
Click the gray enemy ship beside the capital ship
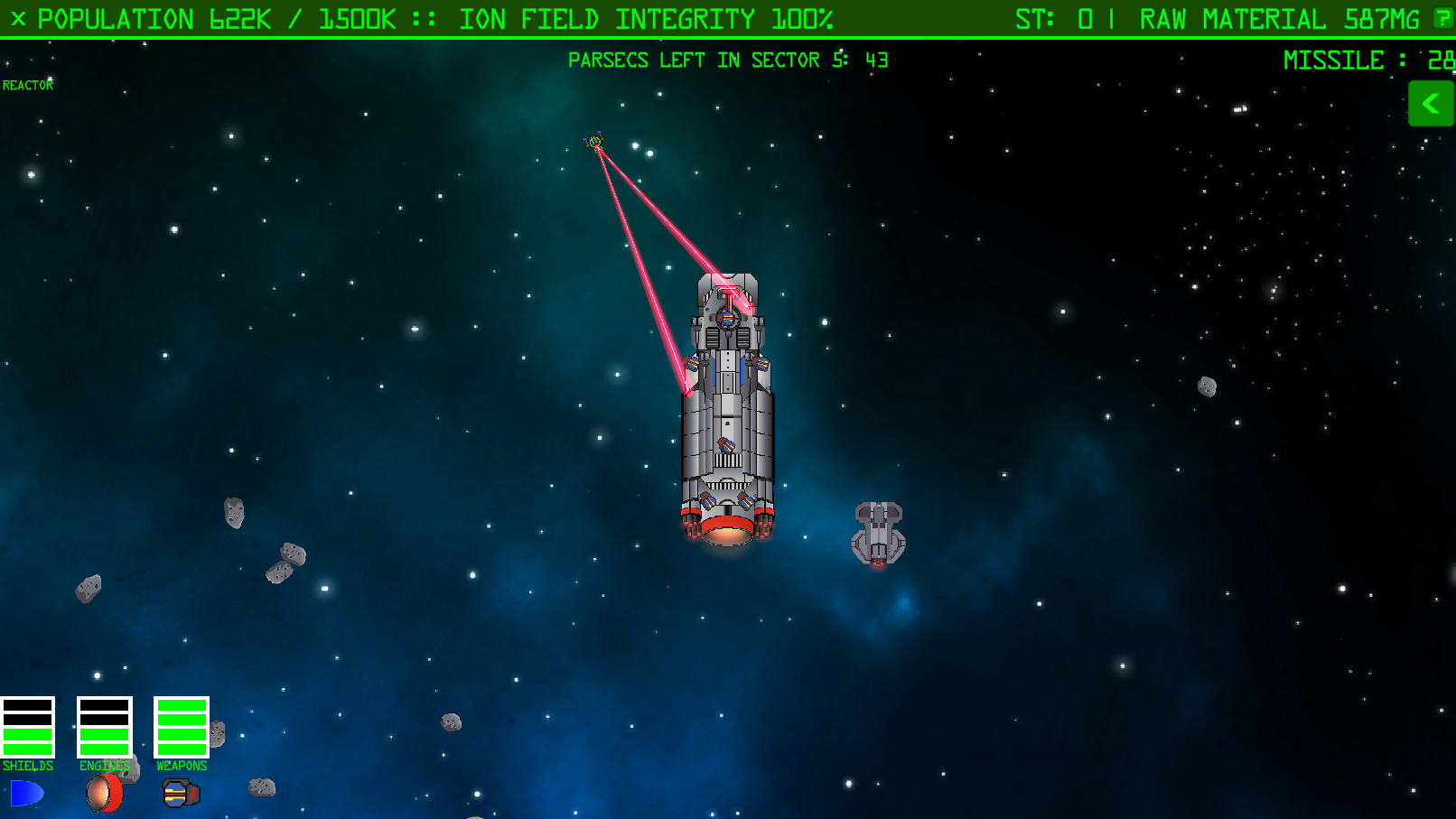point(877,535)
